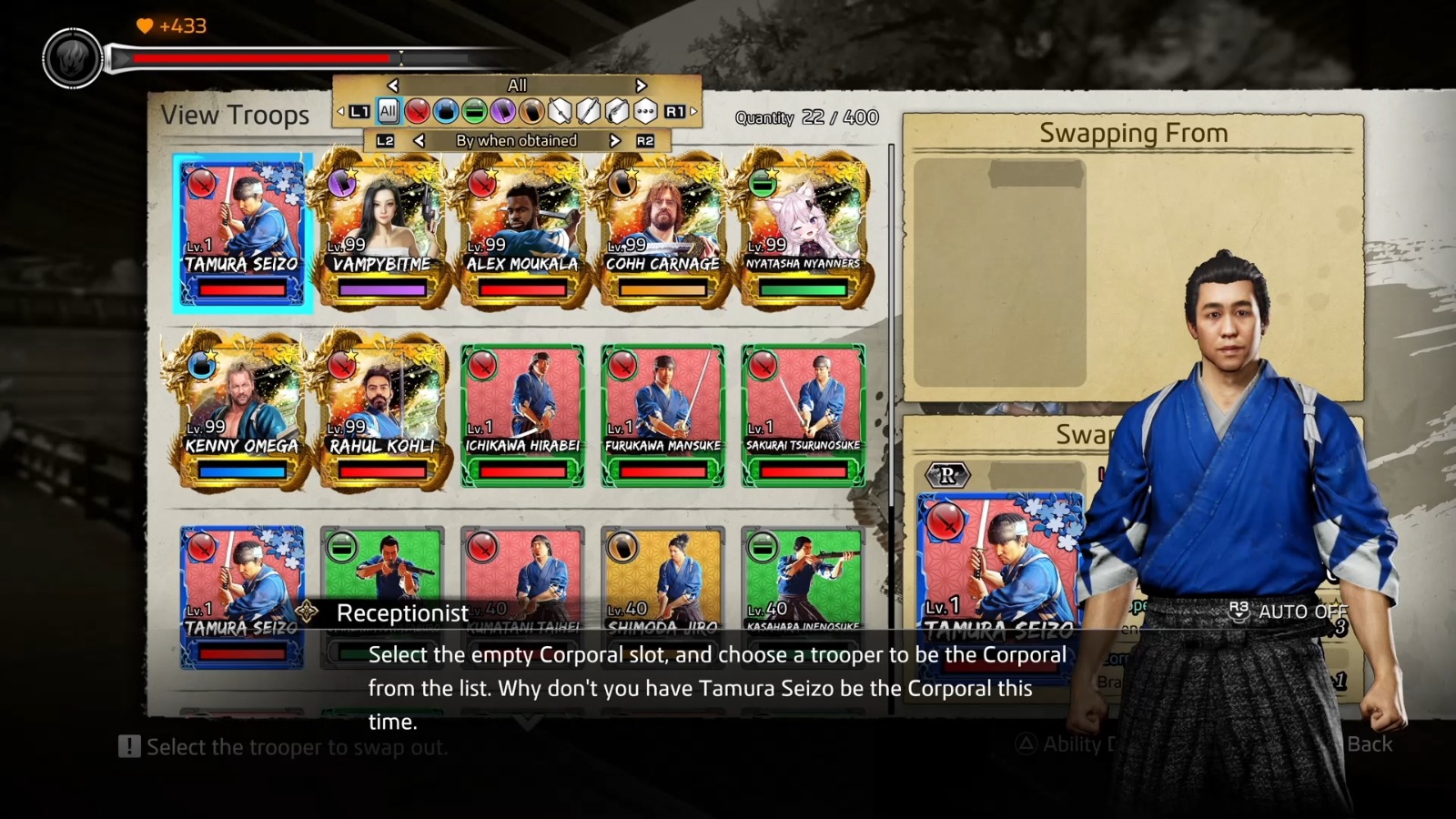Select the pistol weapon filter icon
Screen dimensions: 1456x819
tap(617, 112)
